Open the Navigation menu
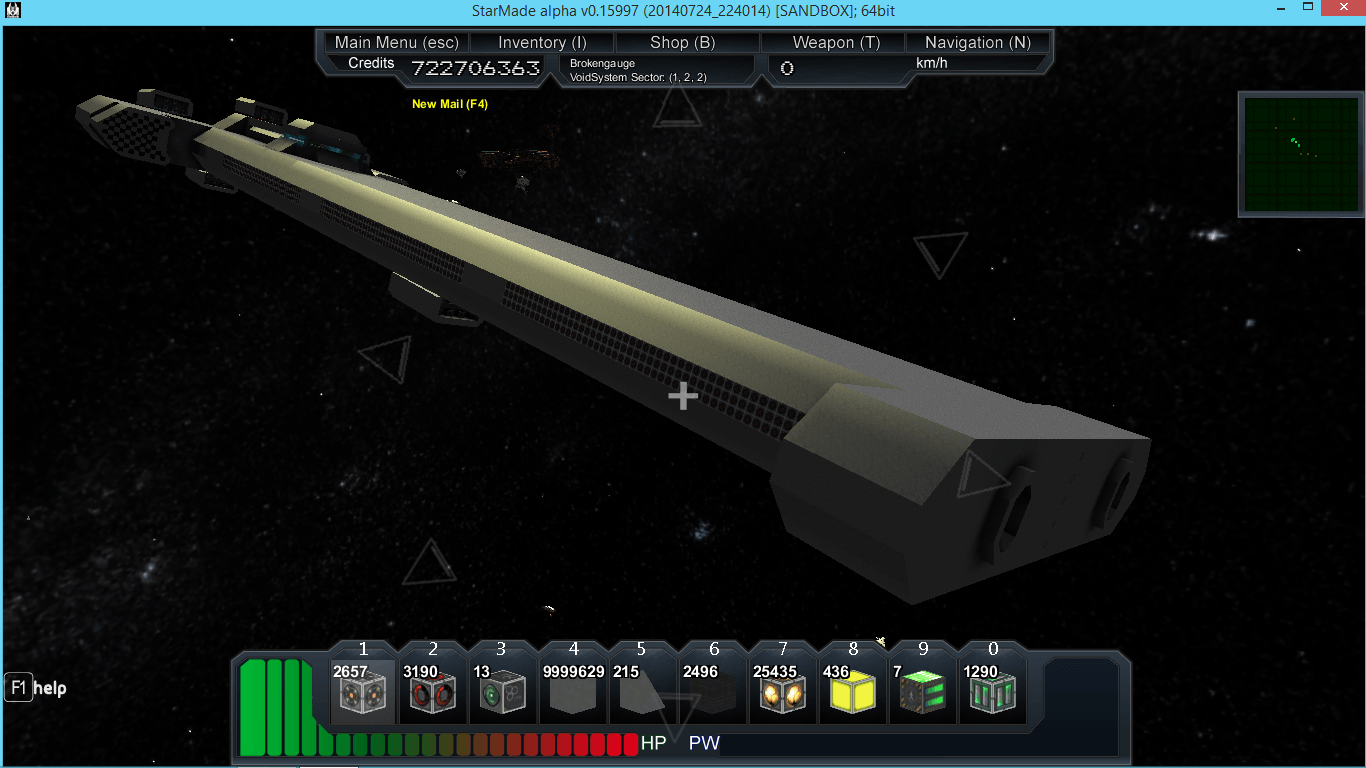The height and width of the screenshot is (768, 1366). tap(977, 42)
